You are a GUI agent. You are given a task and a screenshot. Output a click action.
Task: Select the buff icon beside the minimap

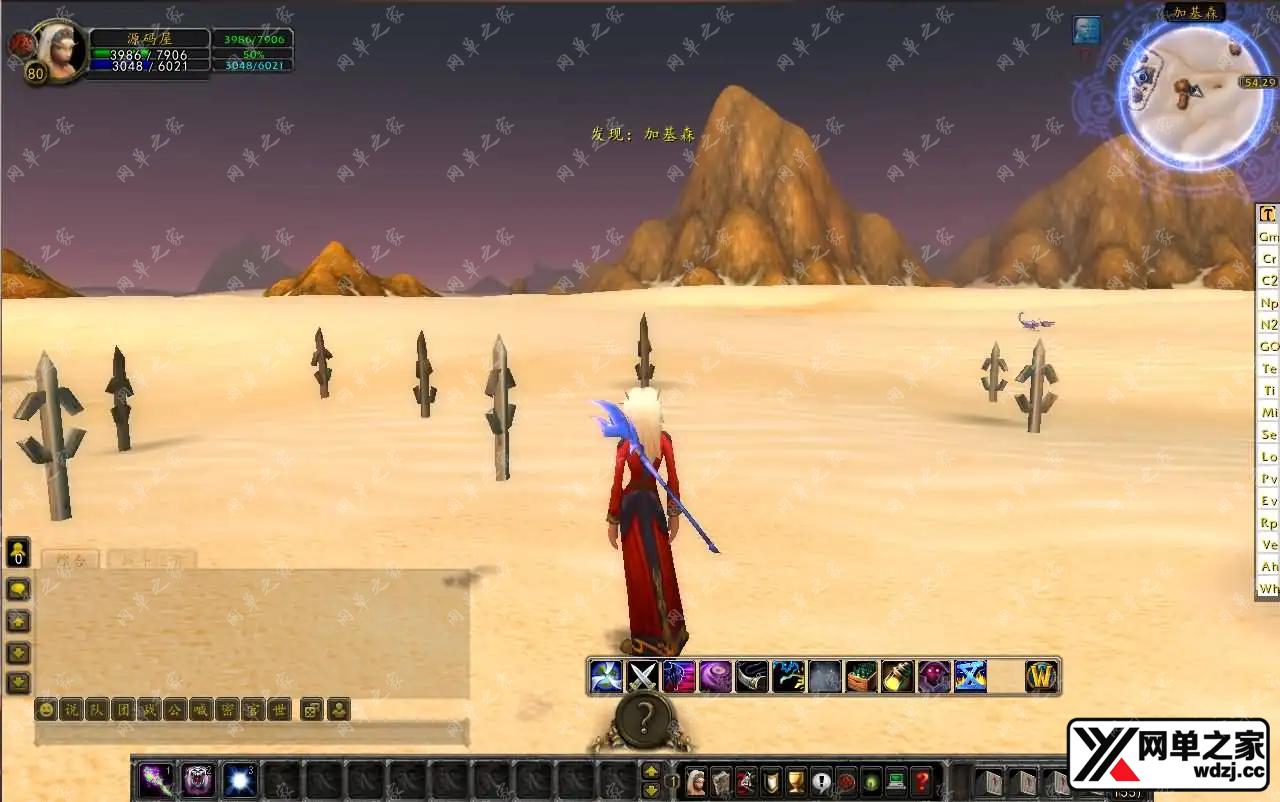(x=1087, y=30)
